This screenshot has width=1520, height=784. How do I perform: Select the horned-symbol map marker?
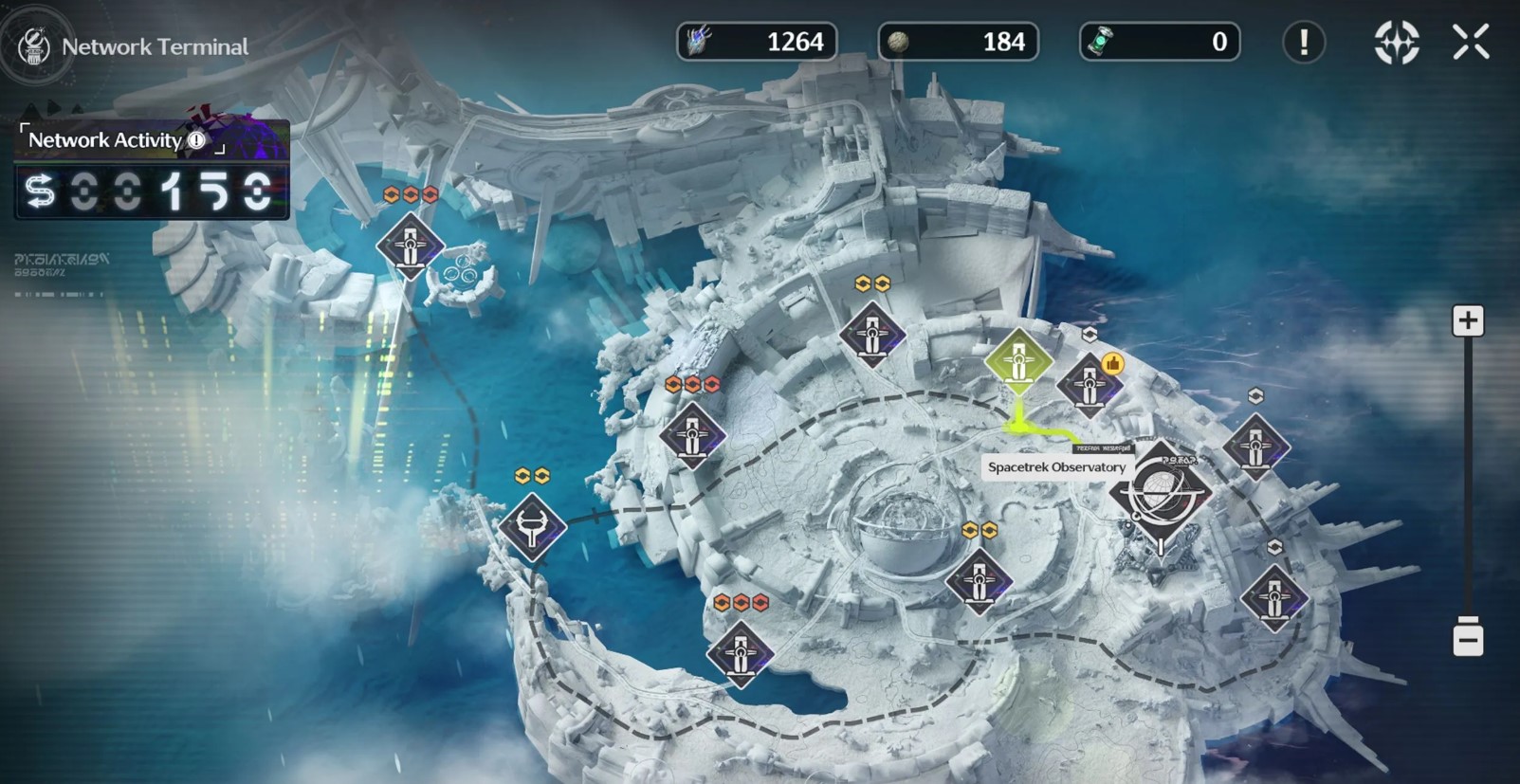532,527
